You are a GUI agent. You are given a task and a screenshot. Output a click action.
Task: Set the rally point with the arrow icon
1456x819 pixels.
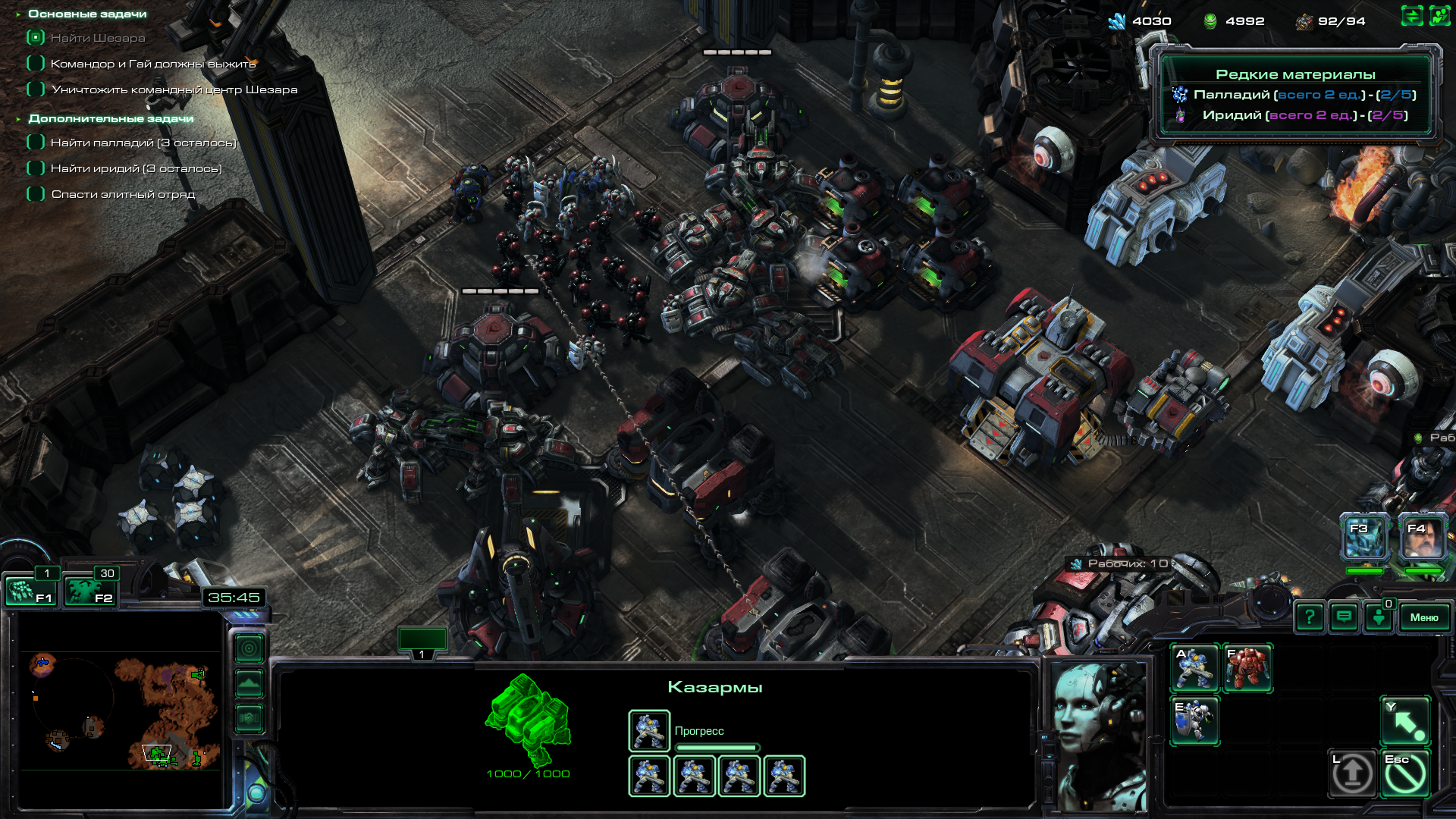tap(1405, 720)
